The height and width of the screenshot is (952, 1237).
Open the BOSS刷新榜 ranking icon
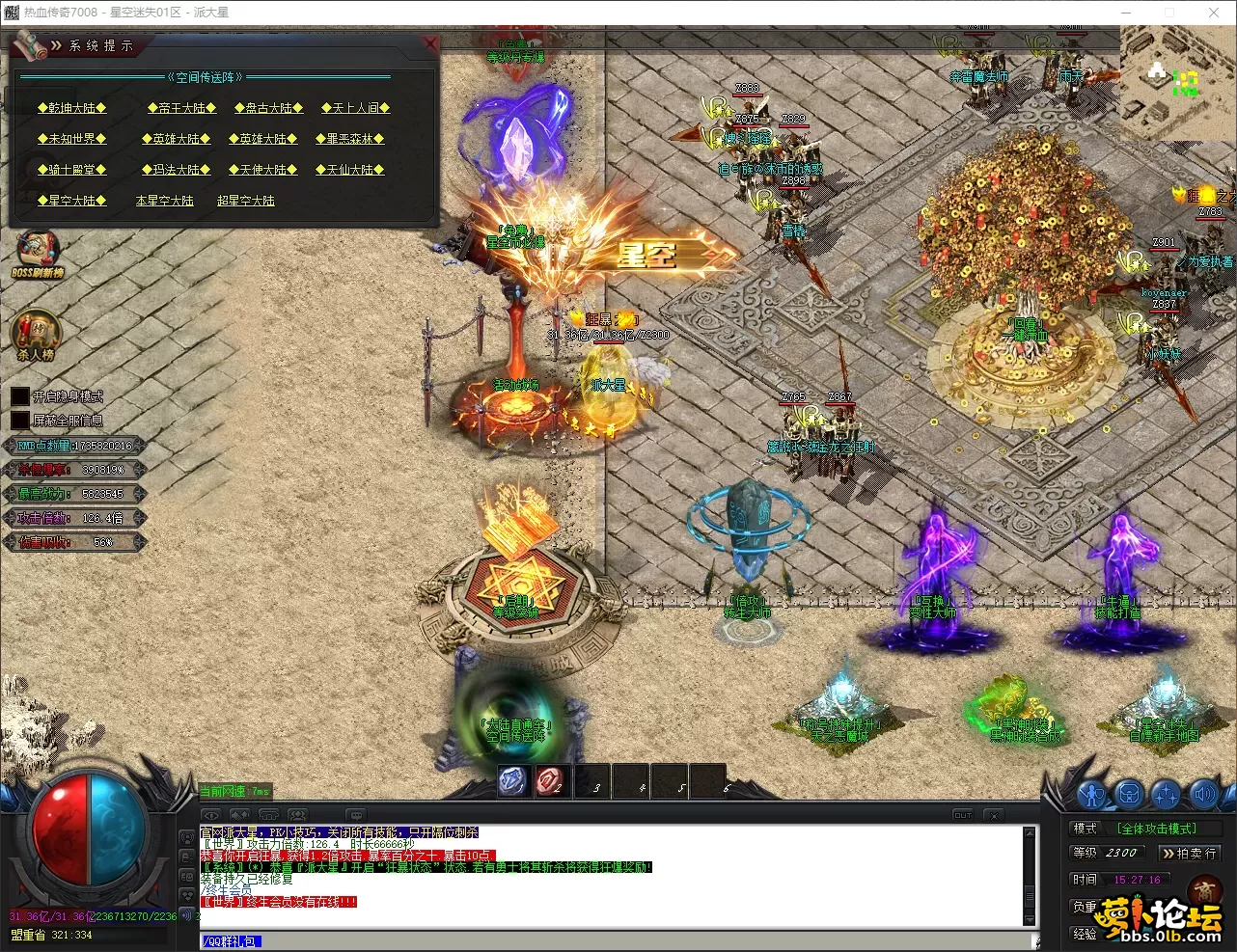[x=38, y=255]
